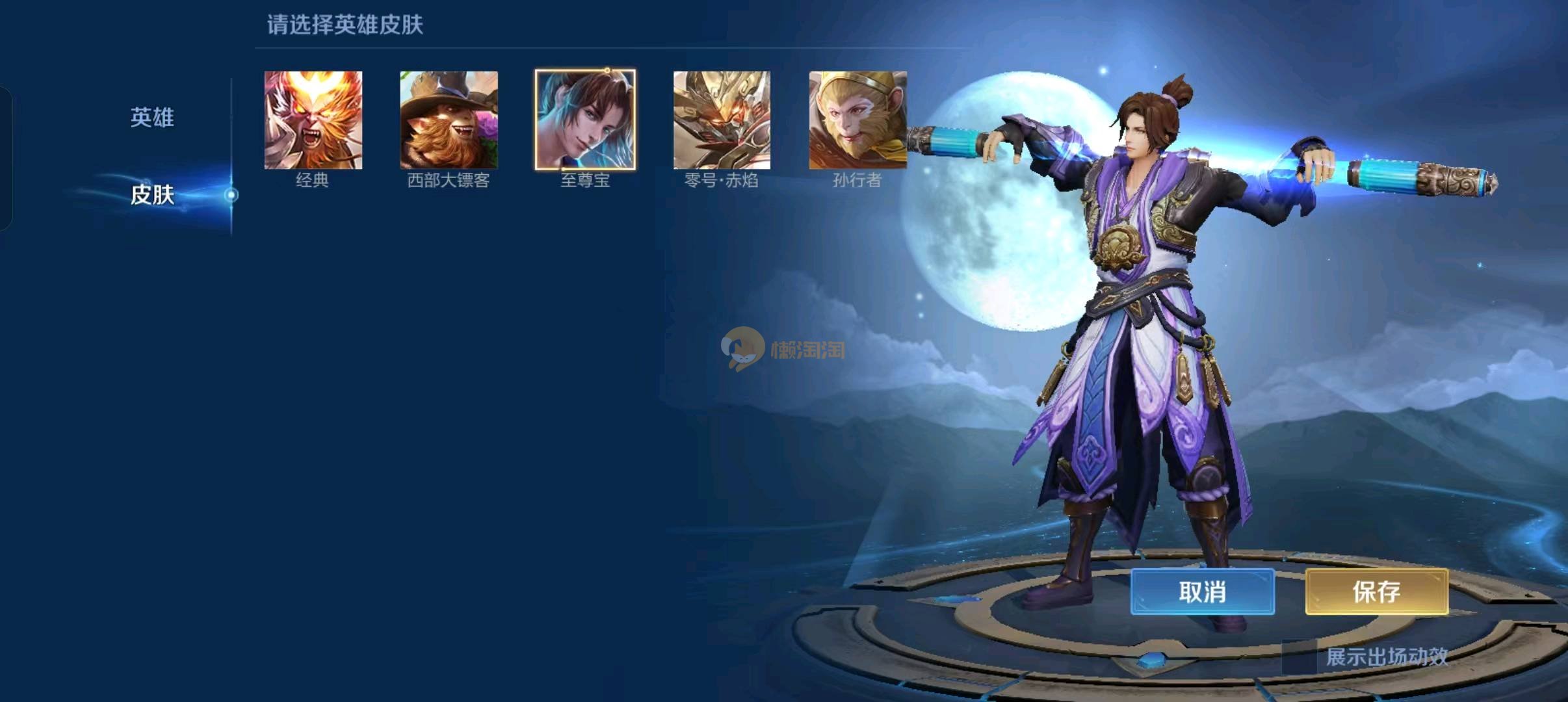Pick the 至尊宝 skin portrait

[585, 120]
